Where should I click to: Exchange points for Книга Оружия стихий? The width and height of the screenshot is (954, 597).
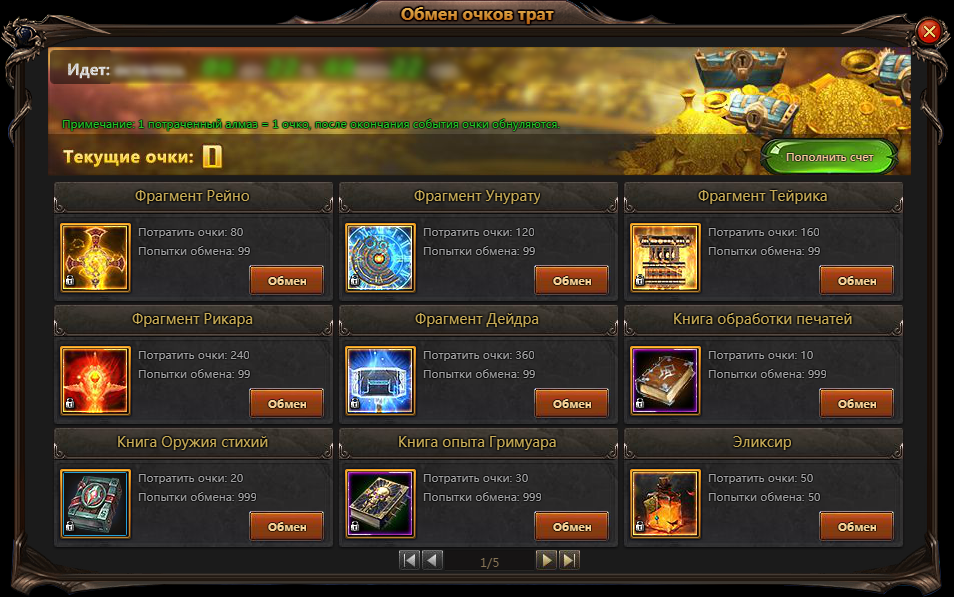click(x=287, y=527)
